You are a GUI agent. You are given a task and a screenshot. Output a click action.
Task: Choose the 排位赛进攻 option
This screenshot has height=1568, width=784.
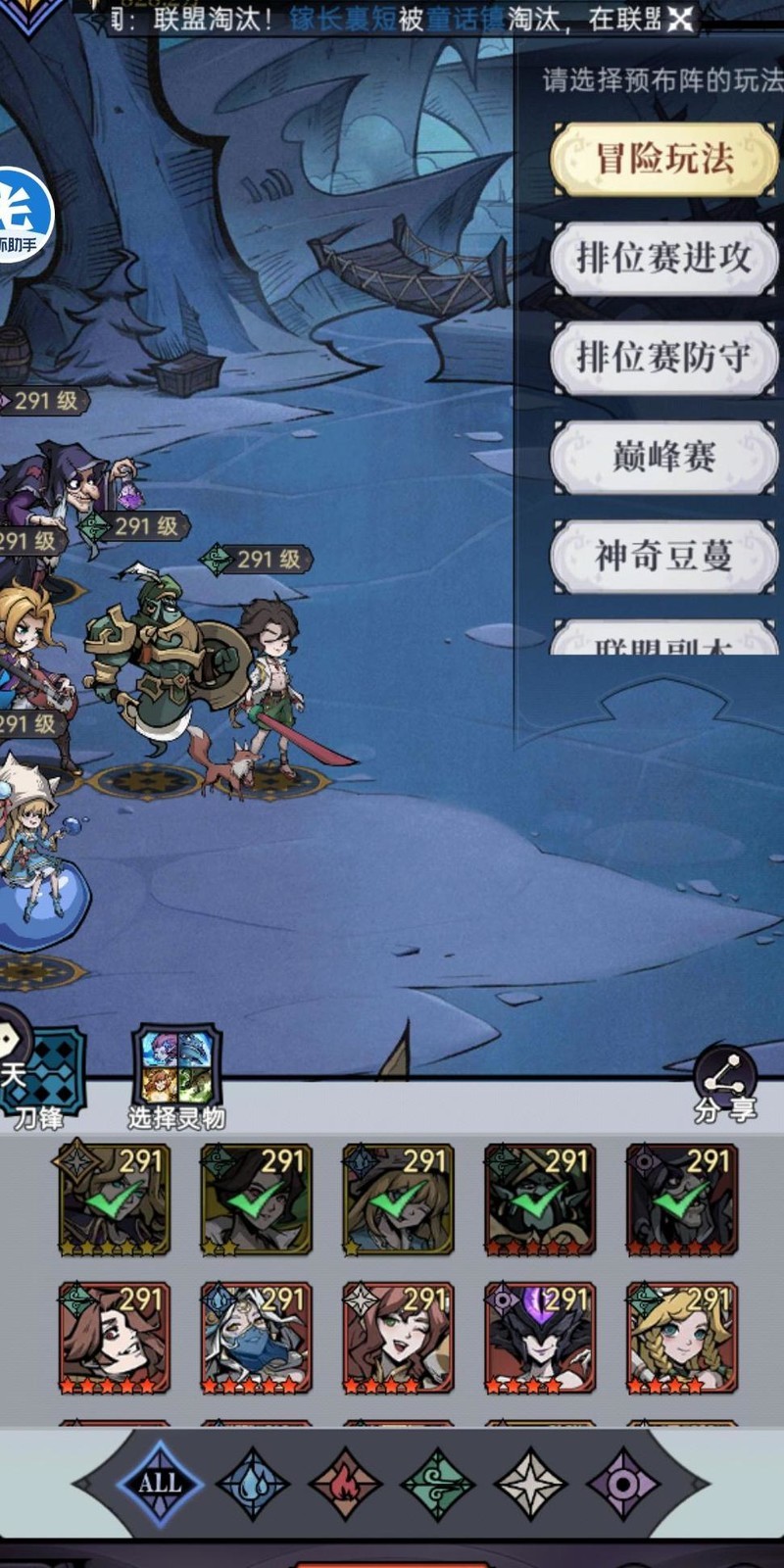click(x=664, y=259)
